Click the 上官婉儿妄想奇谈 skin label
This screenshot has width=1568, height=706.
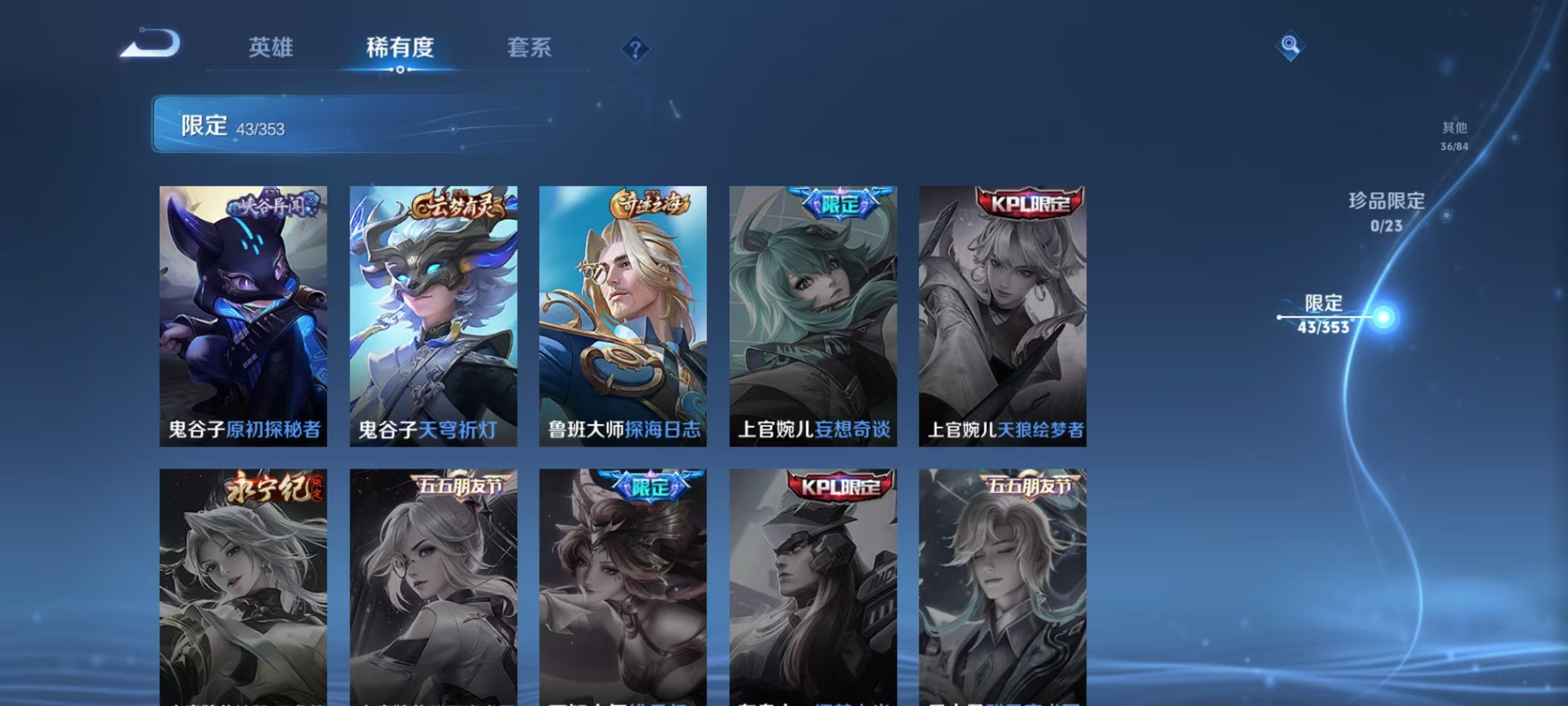[813, 432]
